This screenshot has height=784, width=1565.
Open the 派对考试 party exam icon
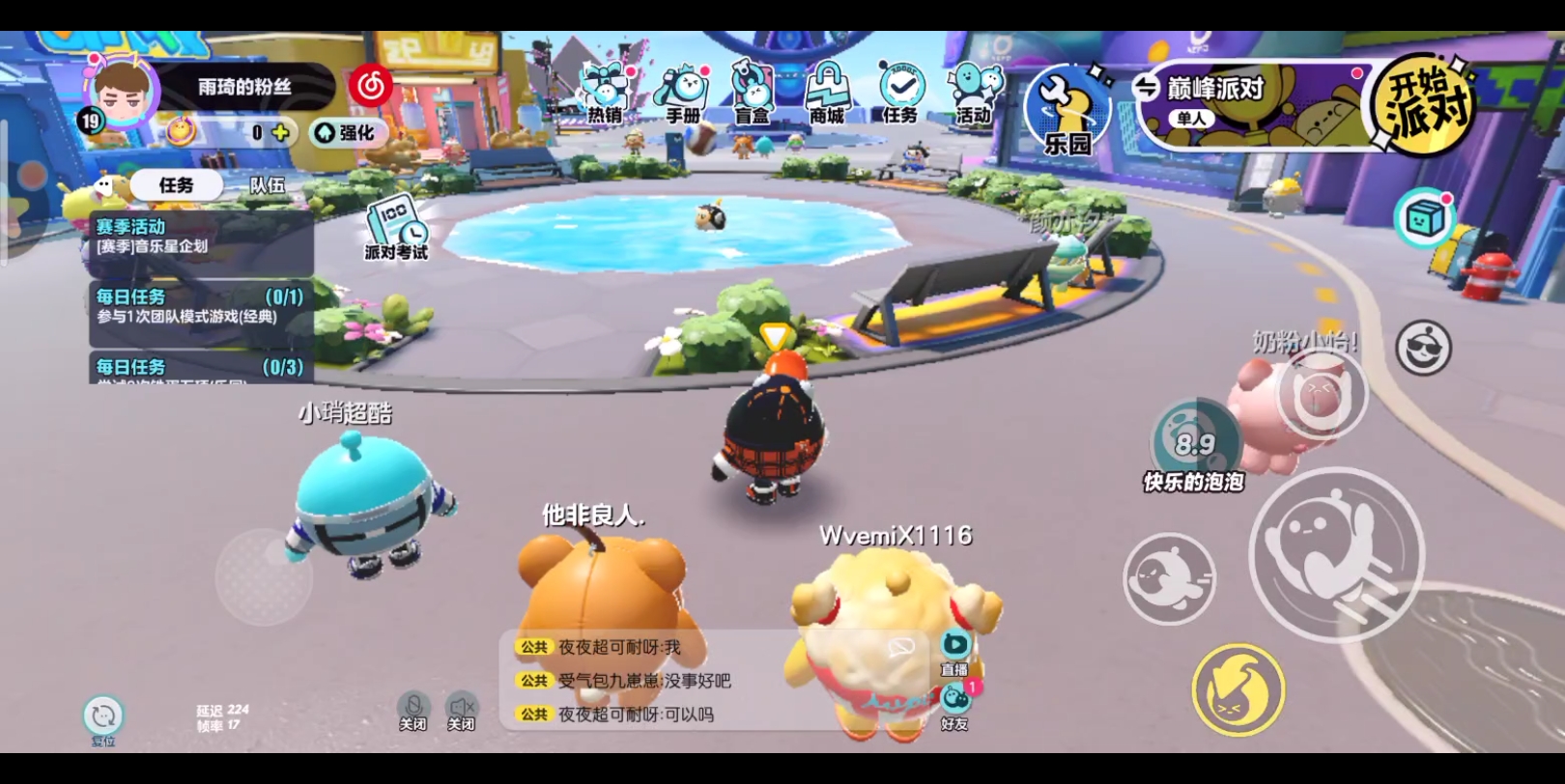tap(396, 228)
